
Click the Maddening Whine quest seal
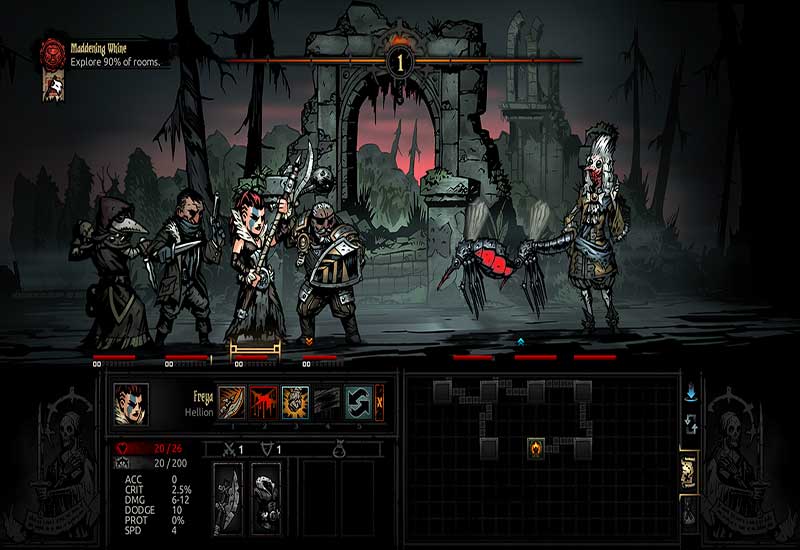point(52,54)
